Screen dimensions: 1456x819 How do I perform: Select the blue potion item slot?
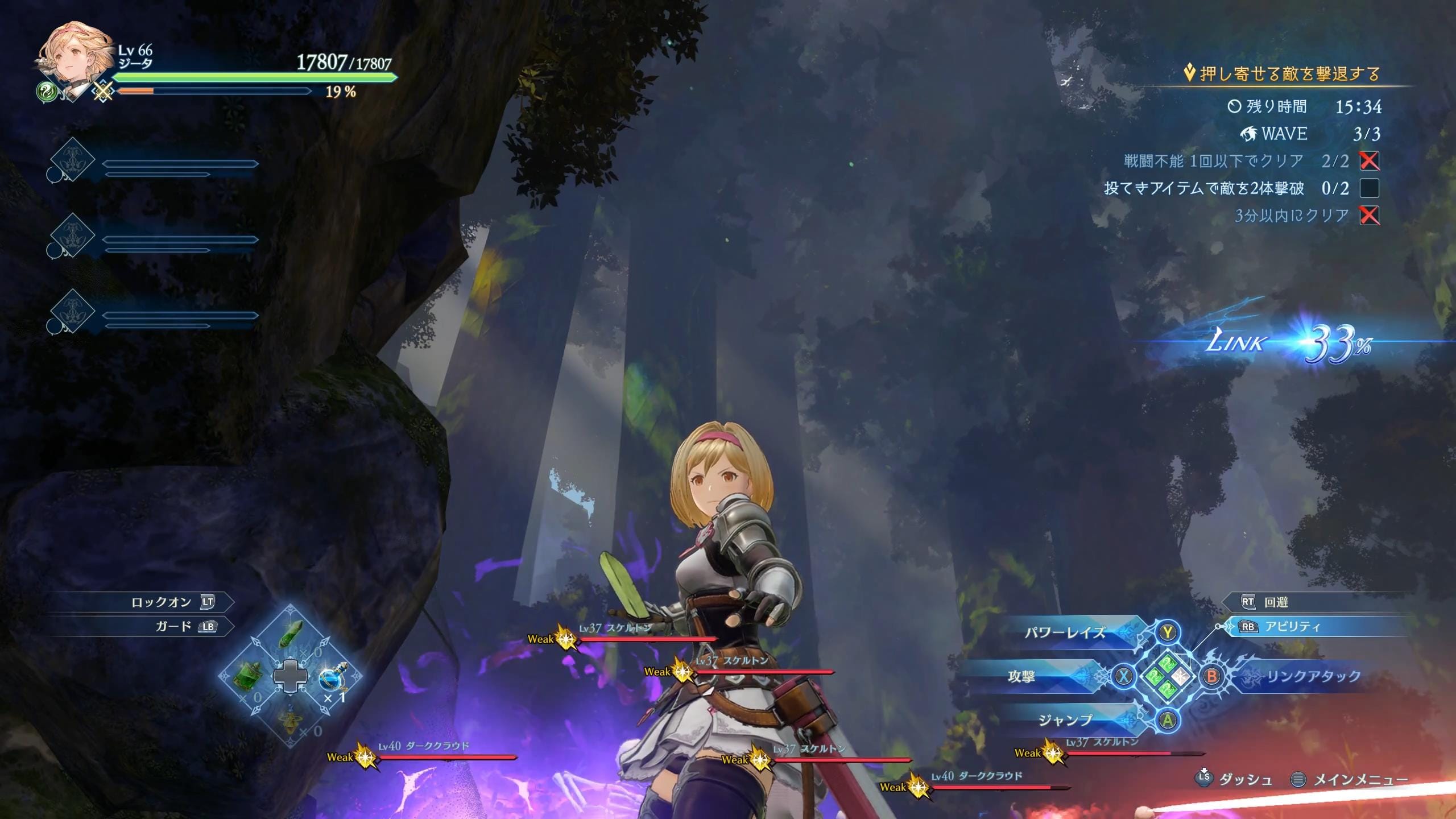click(x=332, y=679)
